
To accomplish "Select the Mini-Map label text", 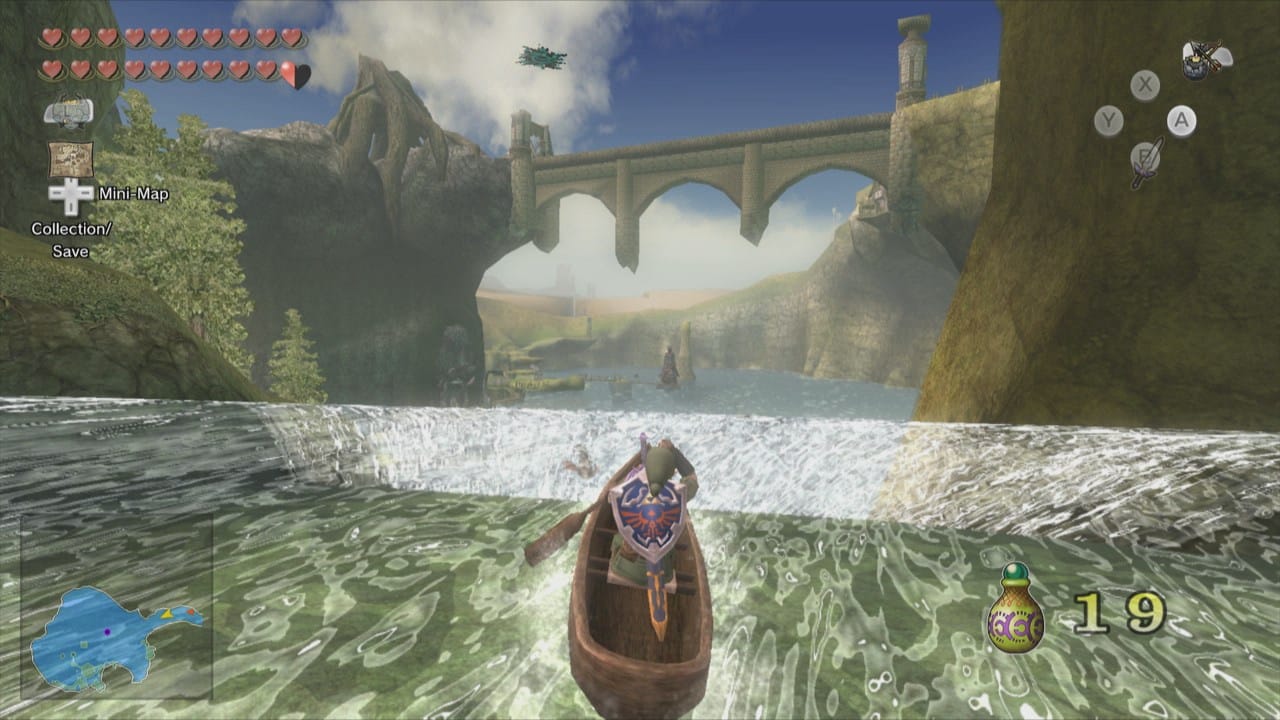I will click(x=134, y=193).
